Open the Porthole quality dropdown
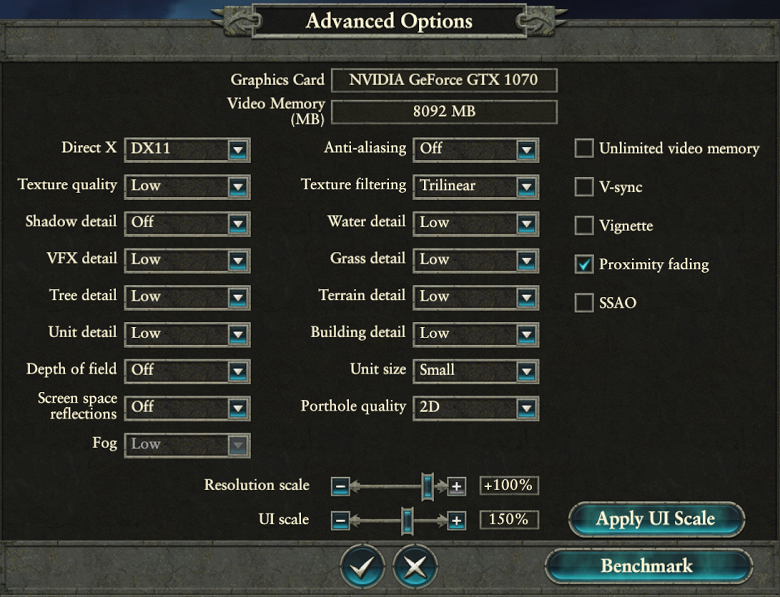The width and height of the screenshot is (780, 597). tap(475, 407)
